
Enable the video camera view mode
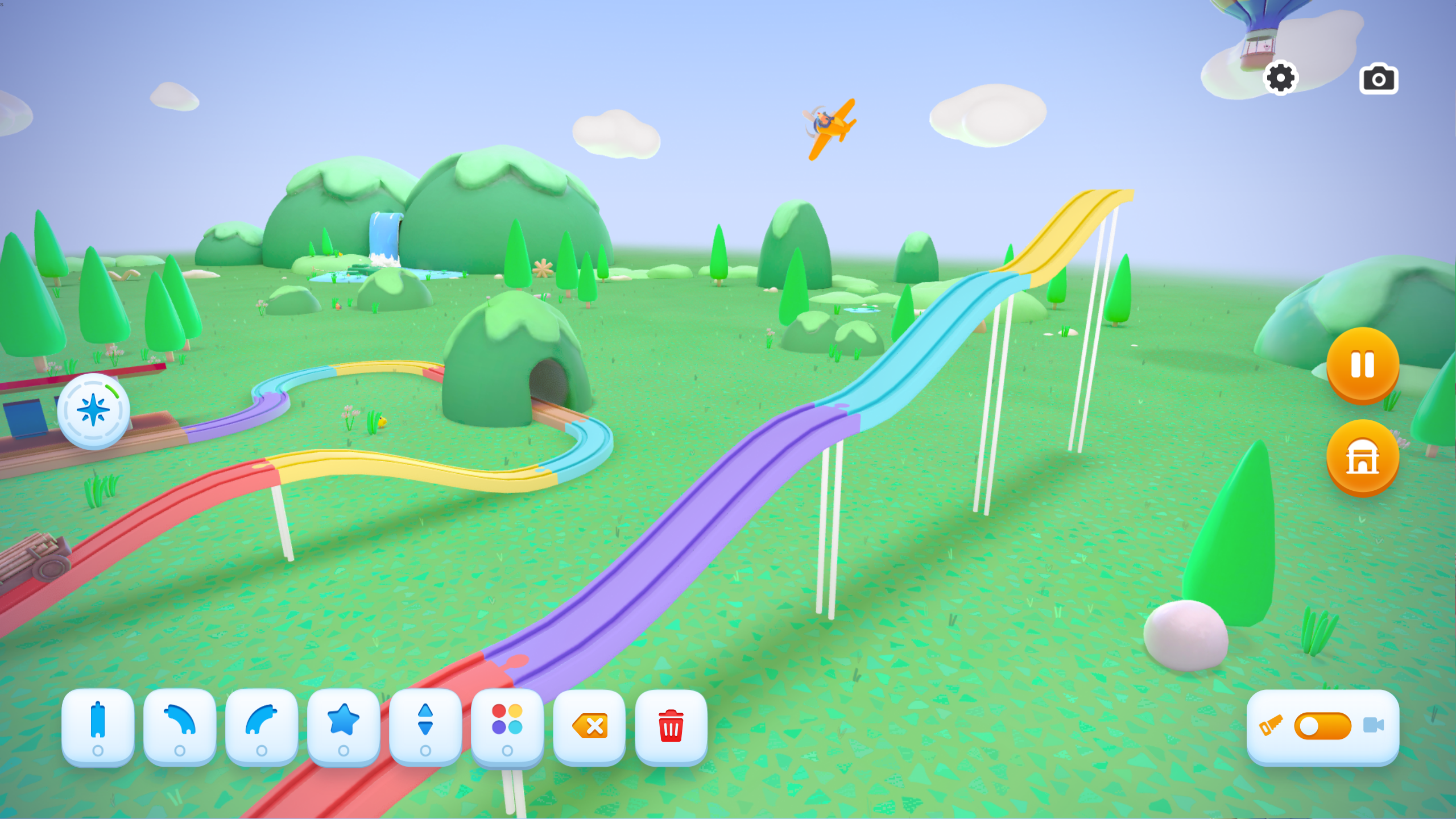pos(1376,725)
